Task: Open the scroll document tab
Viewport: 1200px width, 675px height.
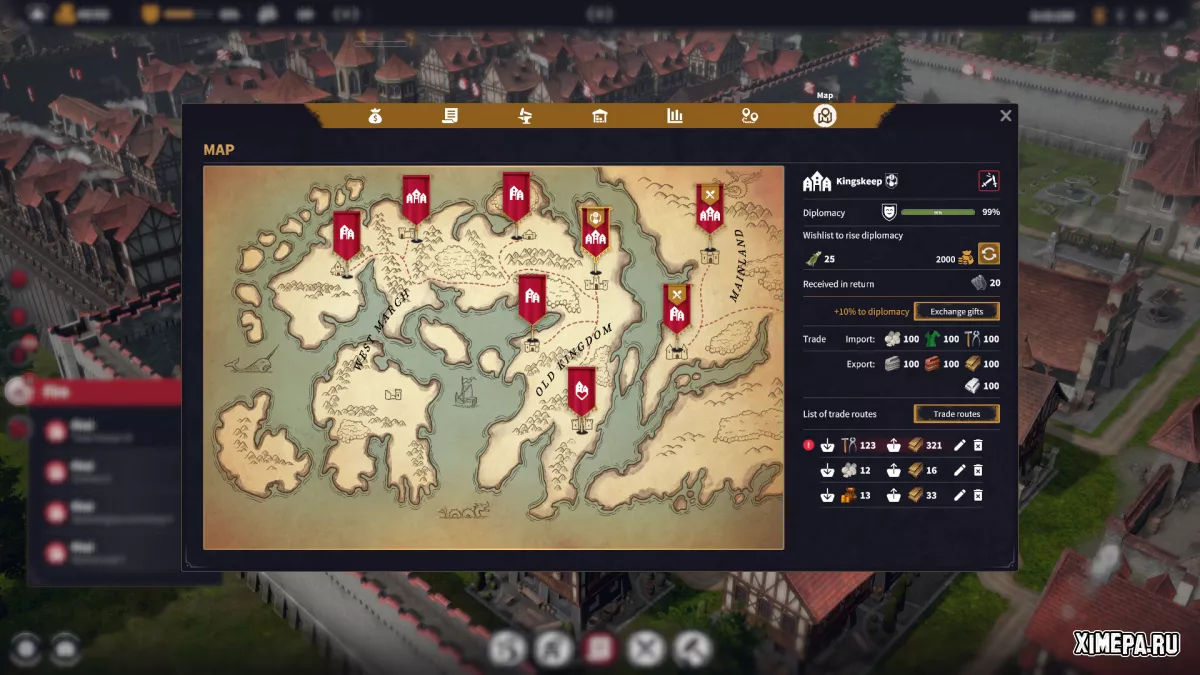Action: click(450, 116)
